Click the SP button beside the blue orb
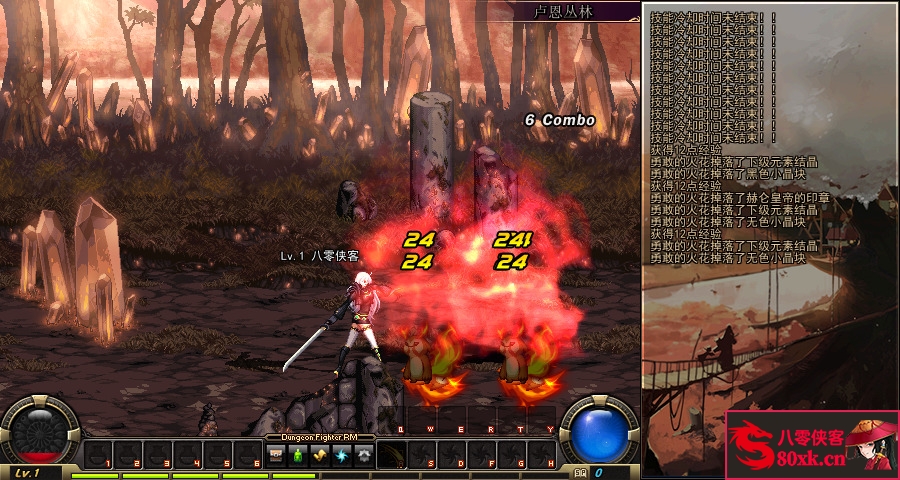 [580, 472]
